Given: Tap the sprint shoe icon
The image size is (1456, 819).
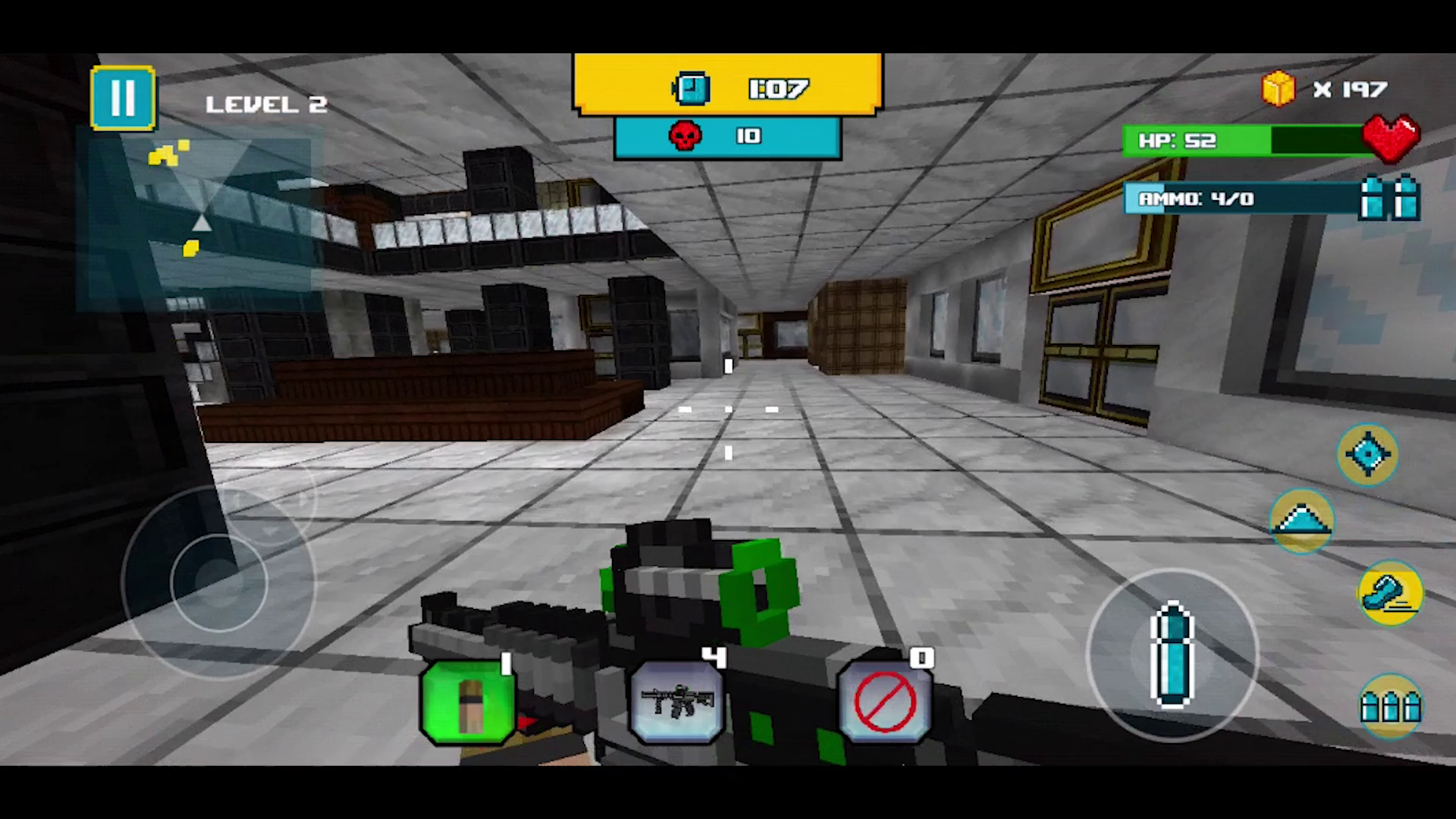Looking at the screenshot, I should (x=1392, y=594).
